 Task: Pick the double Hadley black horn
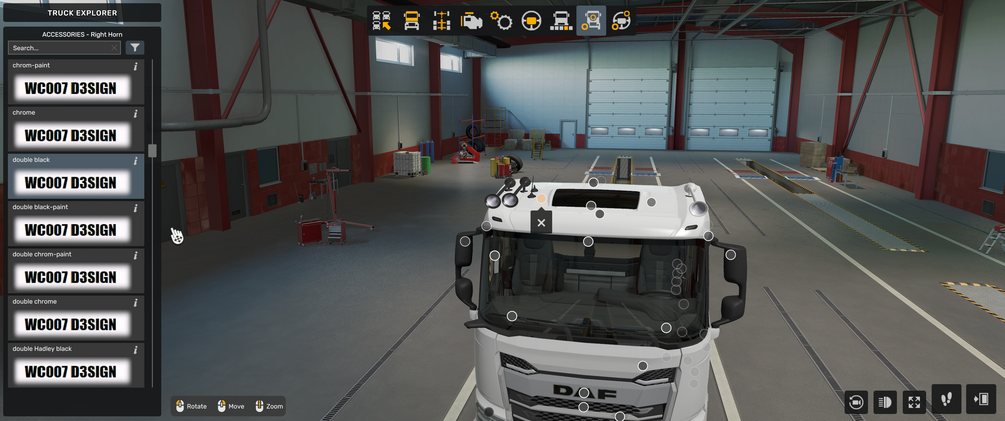point(70,371)
